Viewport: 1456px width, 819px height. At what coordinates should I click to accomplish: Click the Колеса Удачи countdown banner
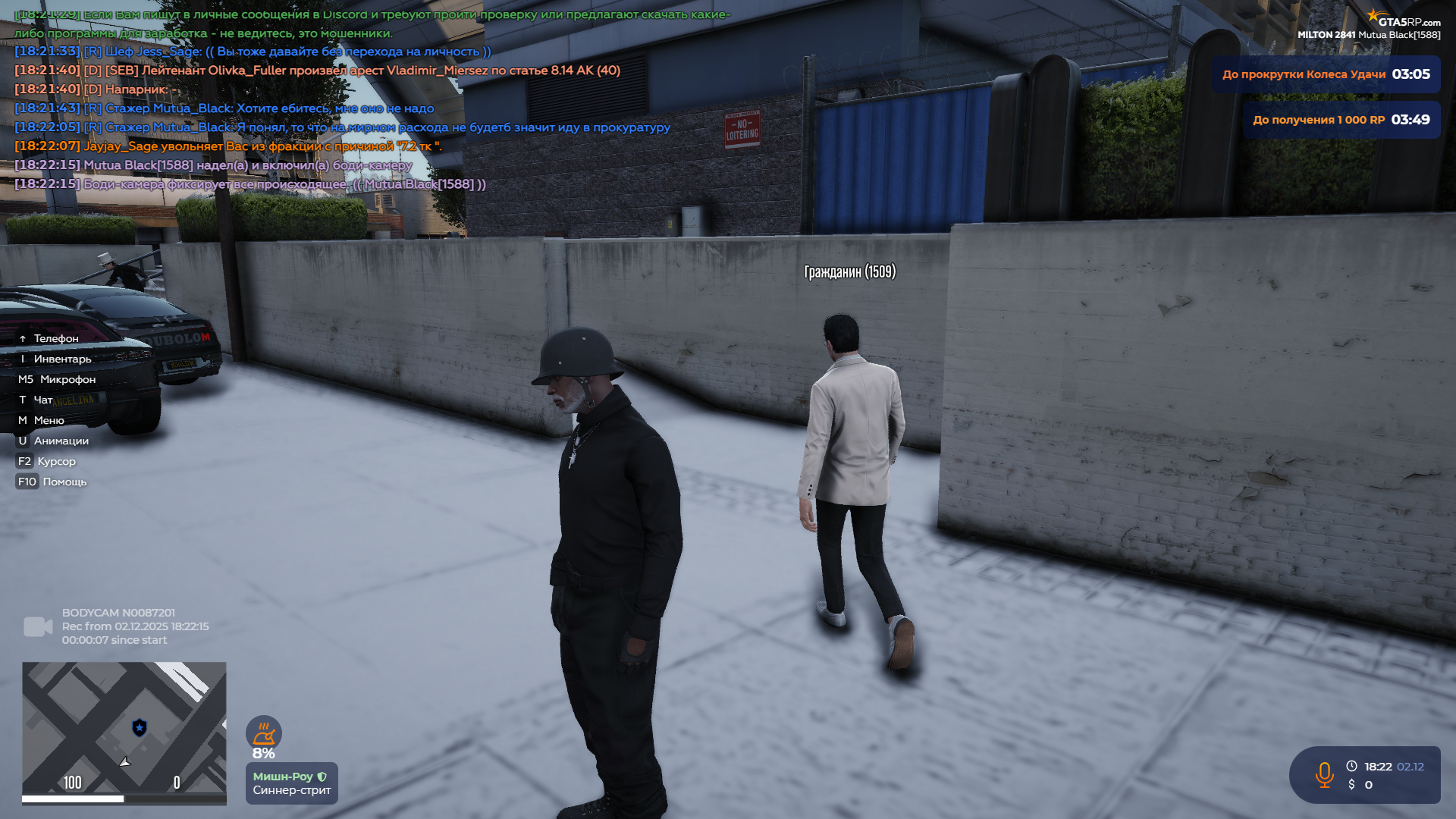click(x=1326, y=74)
